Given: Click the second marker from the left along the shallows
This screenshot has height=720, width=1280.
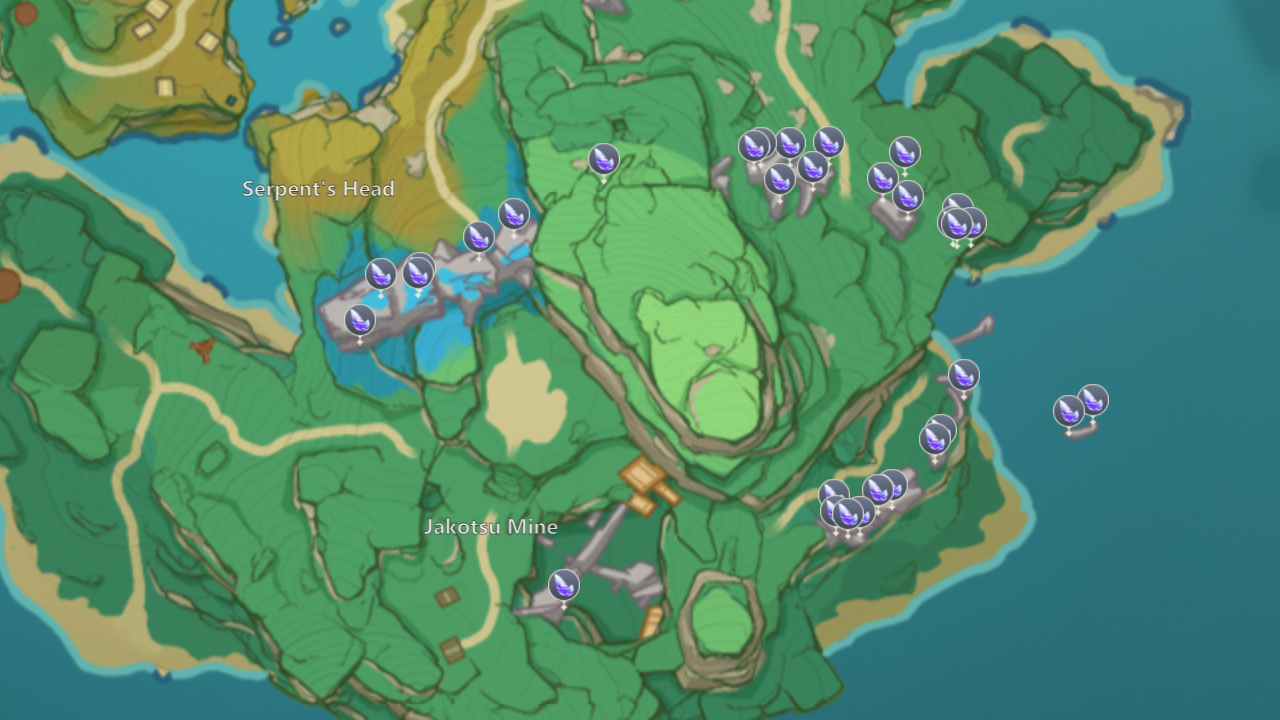Looking at the screenshot, I should coord(383,272).
